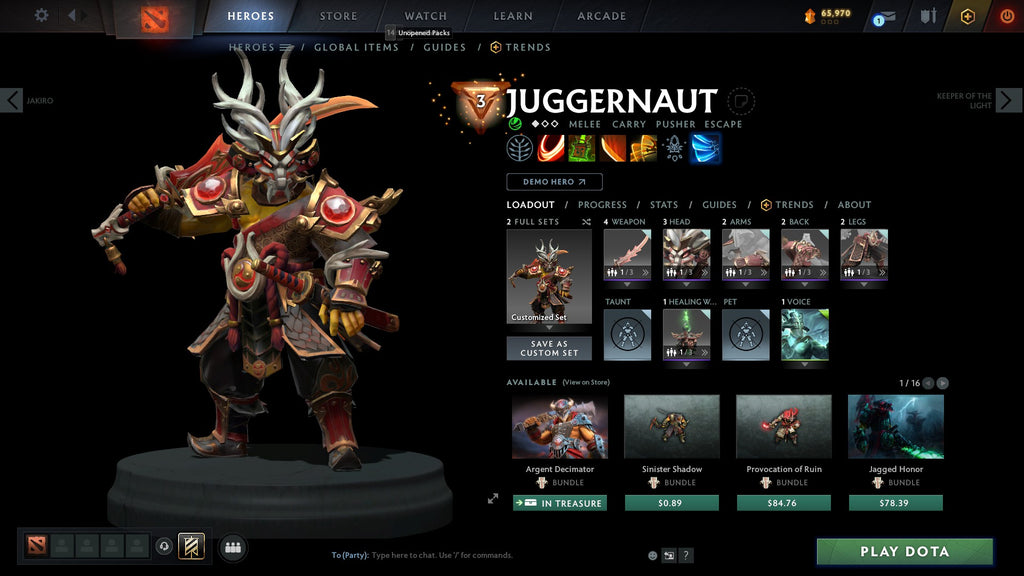Image resolution: width=1024 pixels, height=576 pixels.
Task: Show the hero Stats tab
Action: pos(664,205)
